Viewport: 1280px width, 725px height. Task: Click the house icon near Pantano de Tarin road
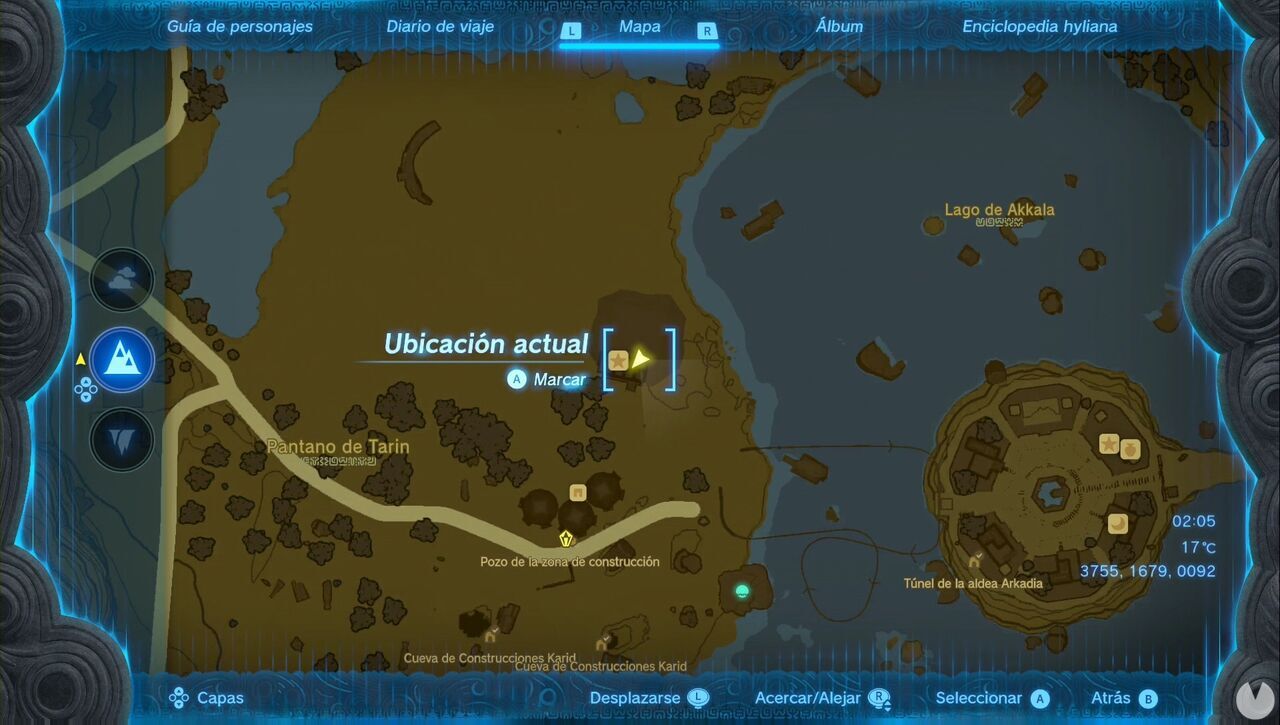[578, 492]
